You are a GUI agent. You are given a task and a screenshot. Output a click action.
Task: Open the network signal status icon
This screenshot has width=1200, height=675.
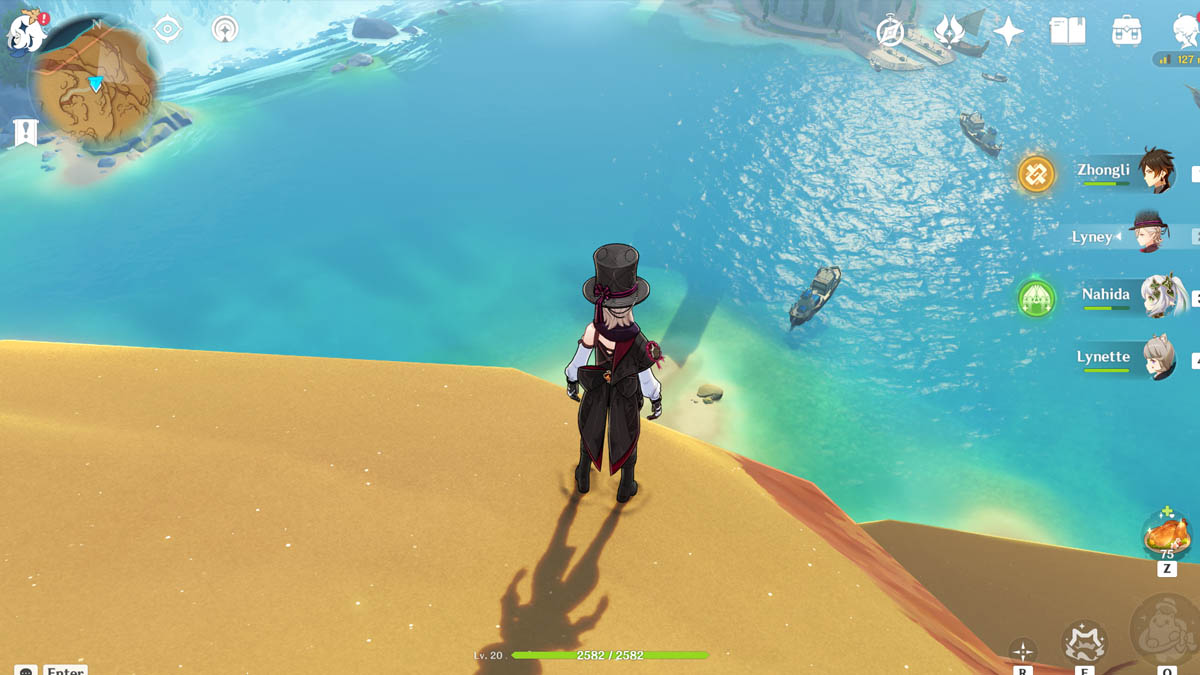[225, 30]
